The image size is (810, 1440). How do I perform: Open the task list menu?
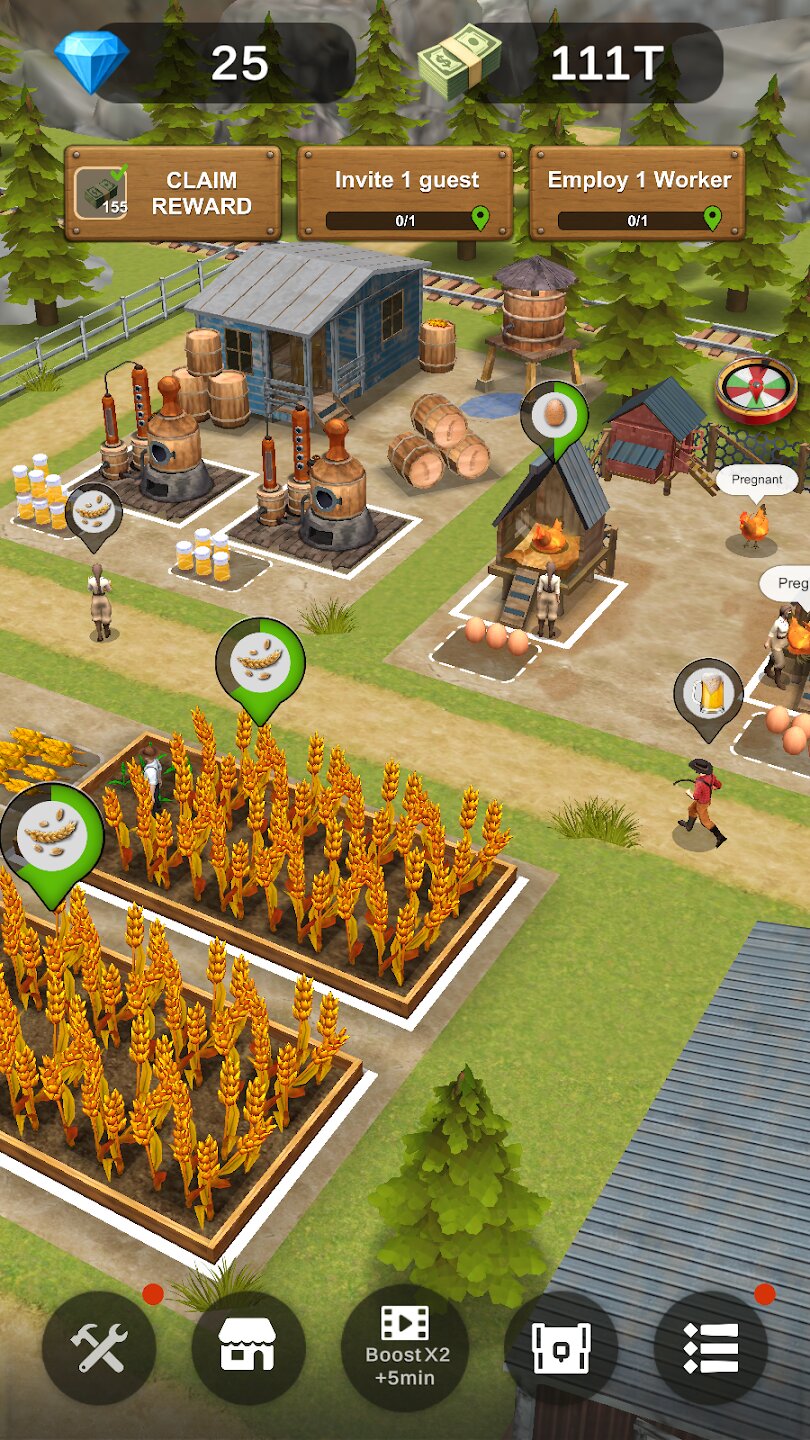click(711, 1347)
